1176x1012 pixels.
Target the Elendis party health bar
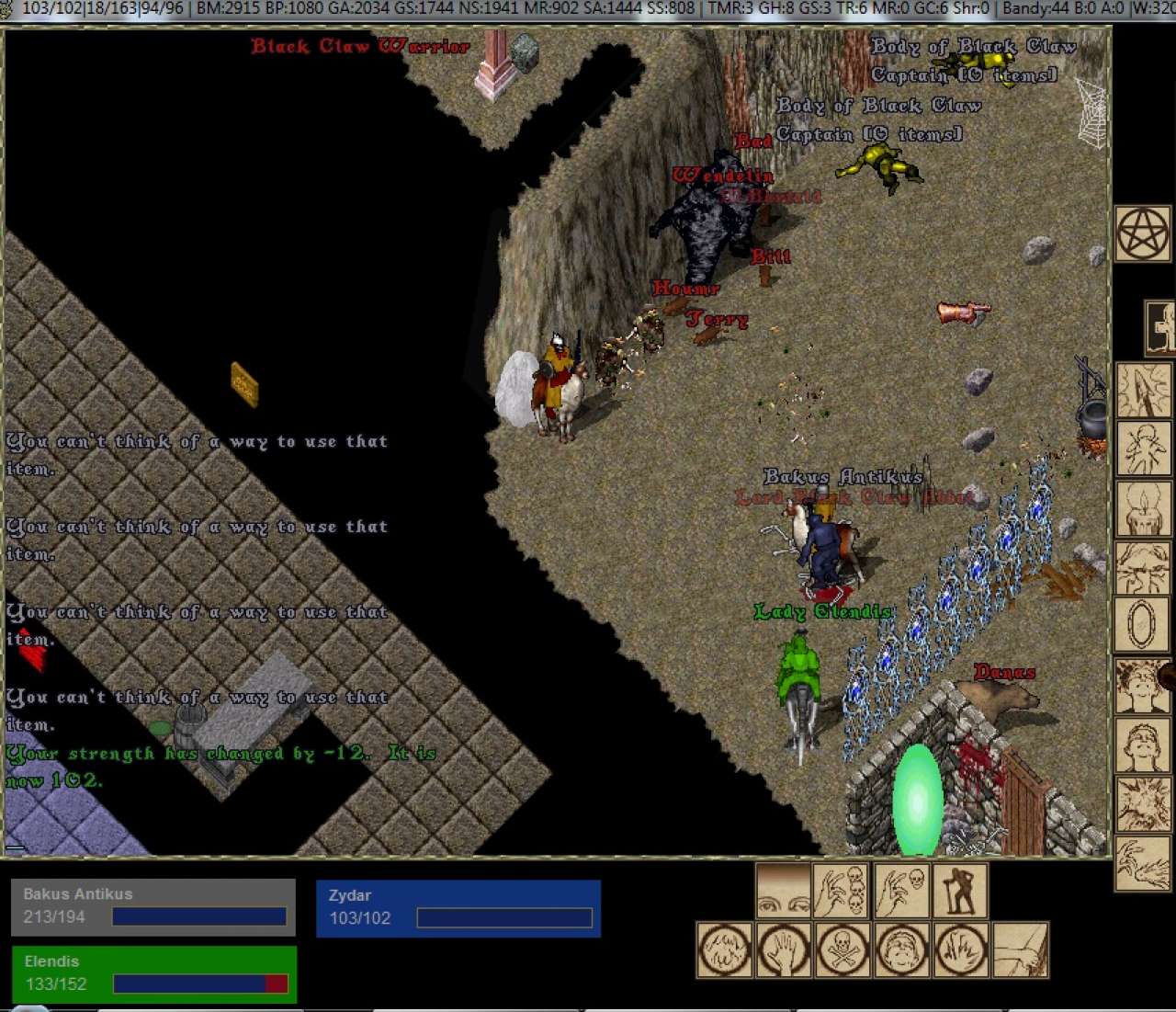click(x=153, y=973)
